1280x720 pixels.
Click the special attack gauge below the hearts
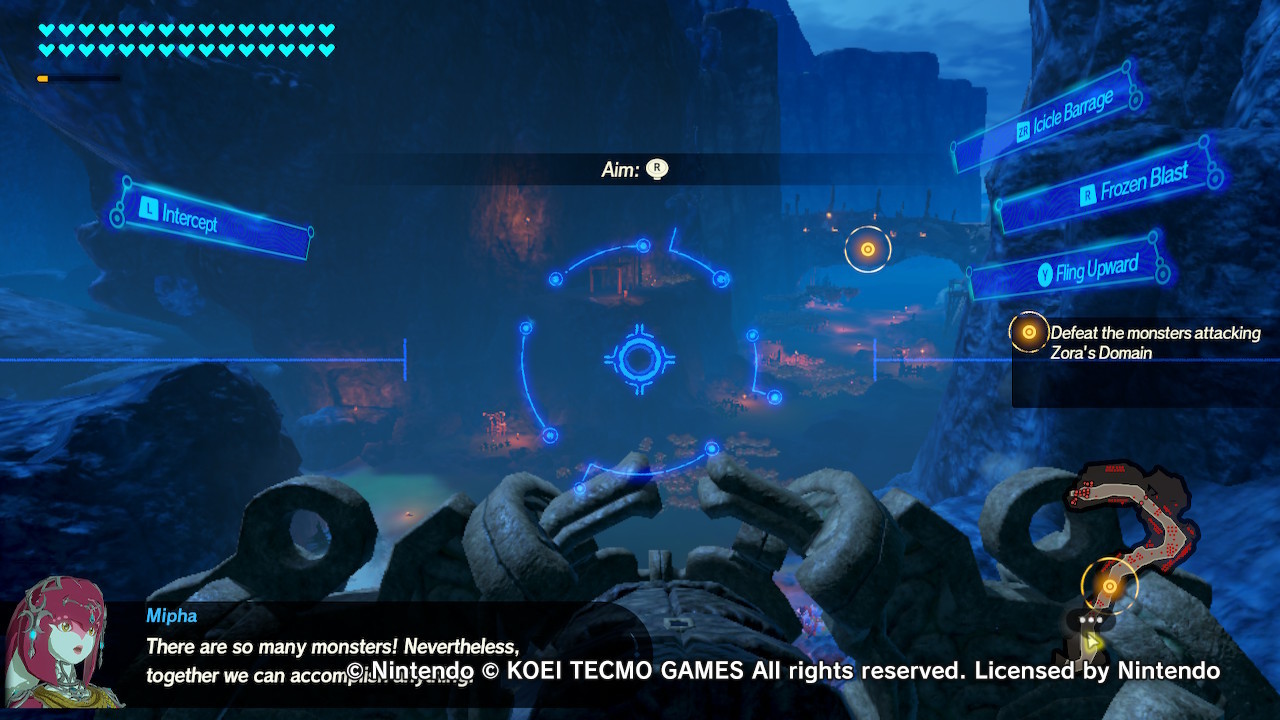pyautogui.click(x=80, y=76)
